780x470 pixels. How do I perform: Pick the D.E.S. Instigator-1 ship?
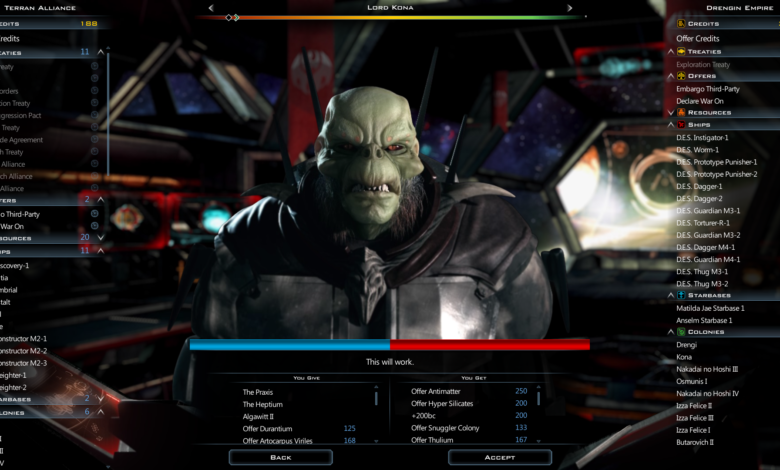pos(702,137)
